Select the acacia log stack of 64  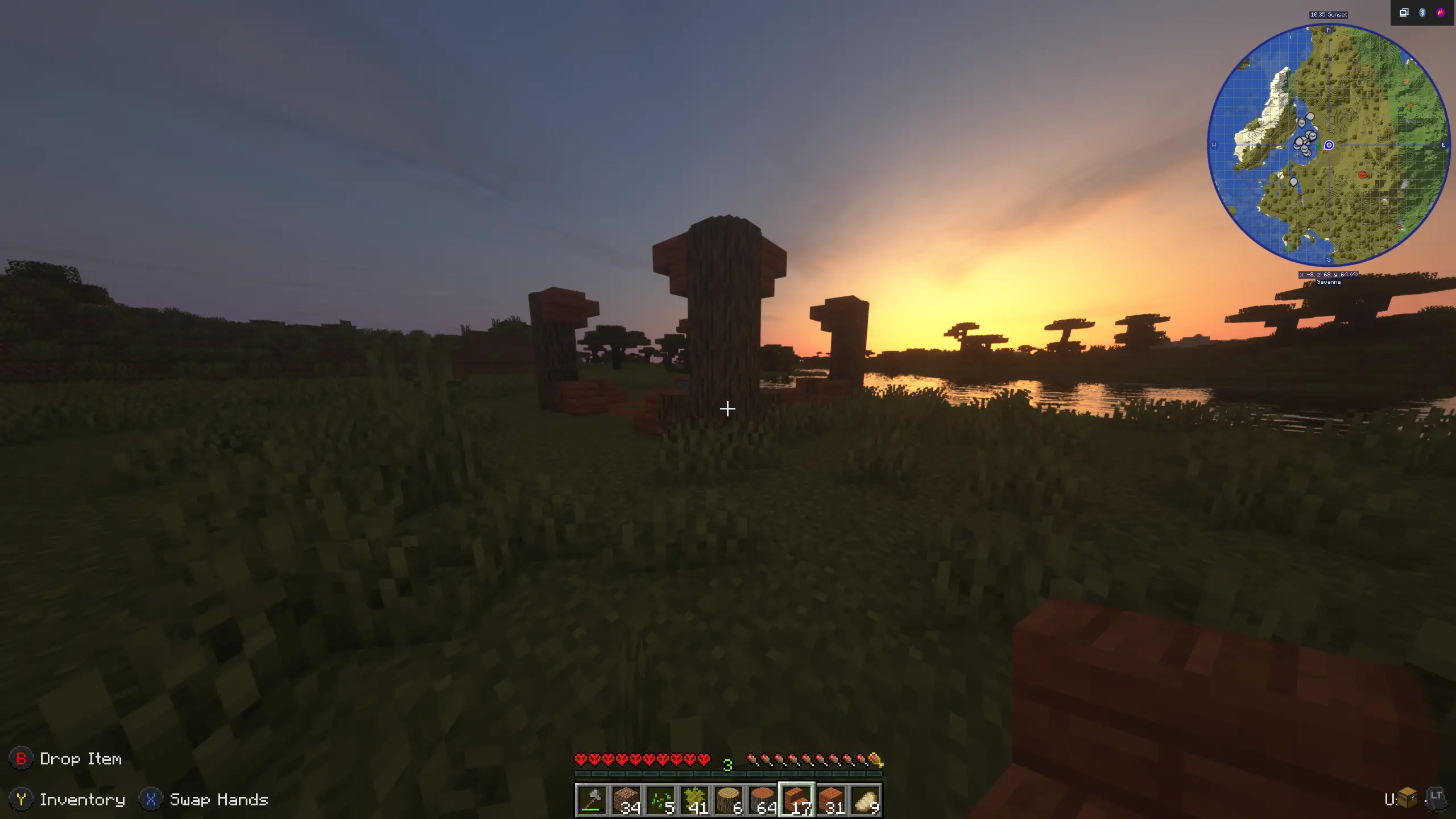762,800
